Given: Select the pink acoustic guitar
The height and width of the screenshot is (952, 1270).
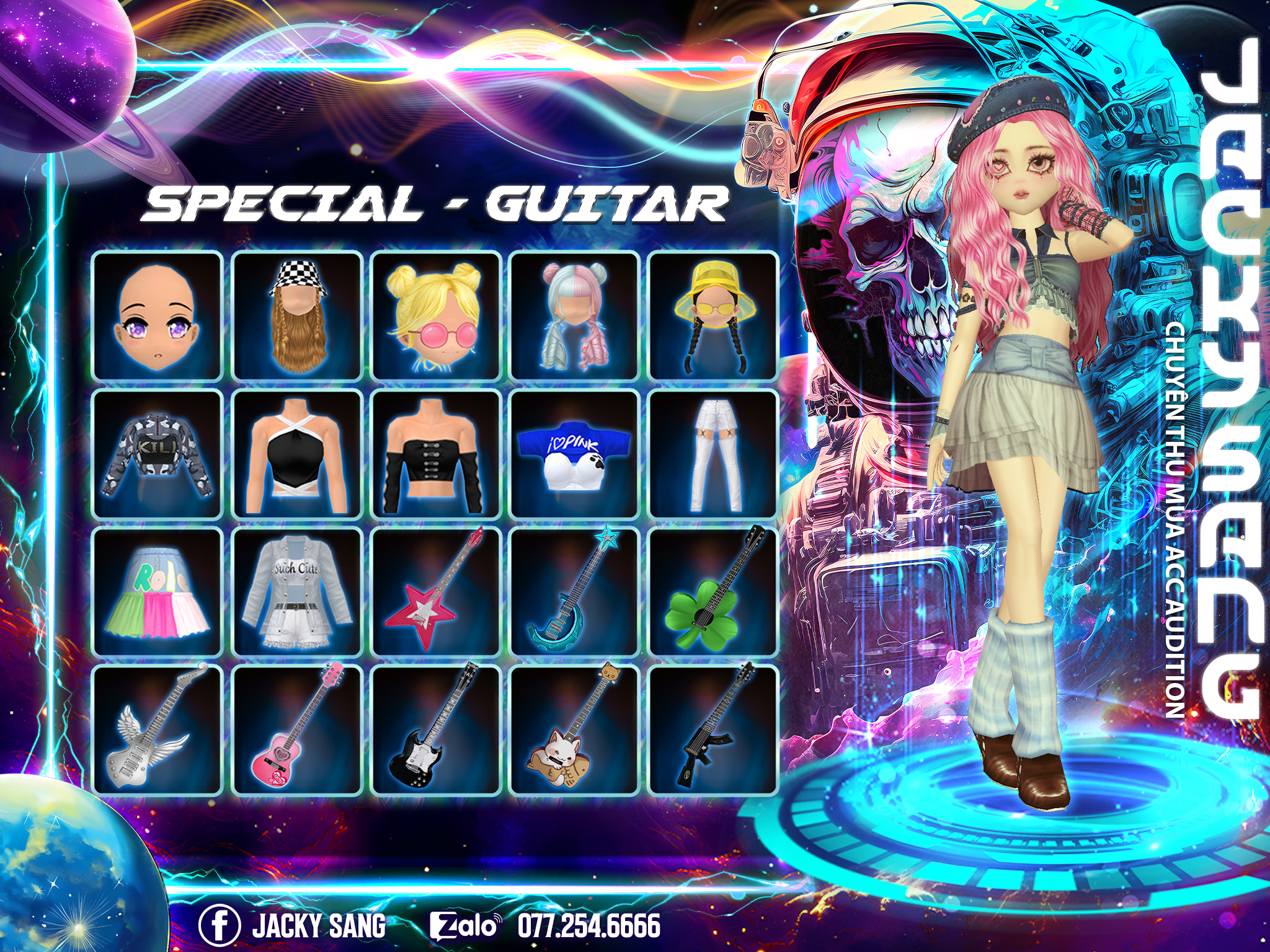Looking at the screenshot, I should point(297,730).
